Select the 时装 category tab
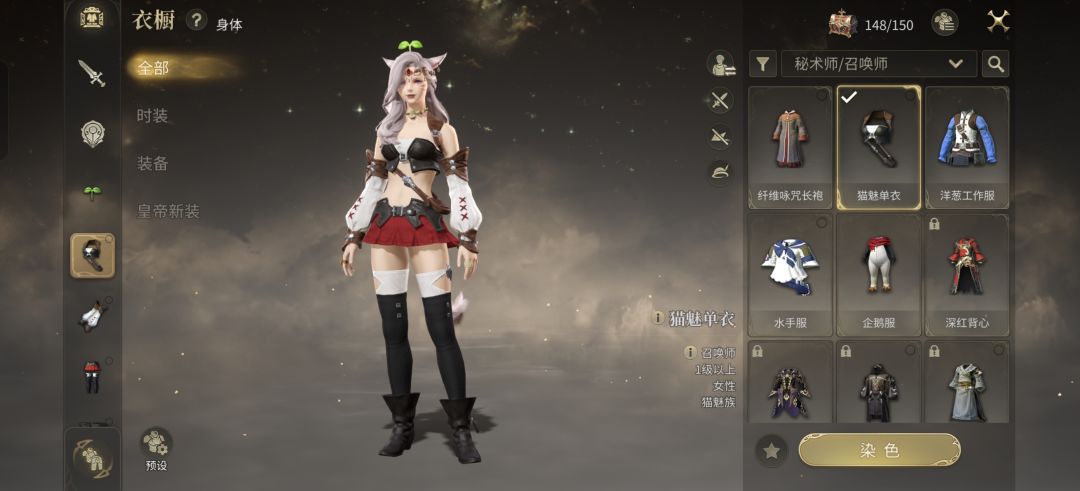This screenshot has height=491, width=1080. tap(153, 116)
